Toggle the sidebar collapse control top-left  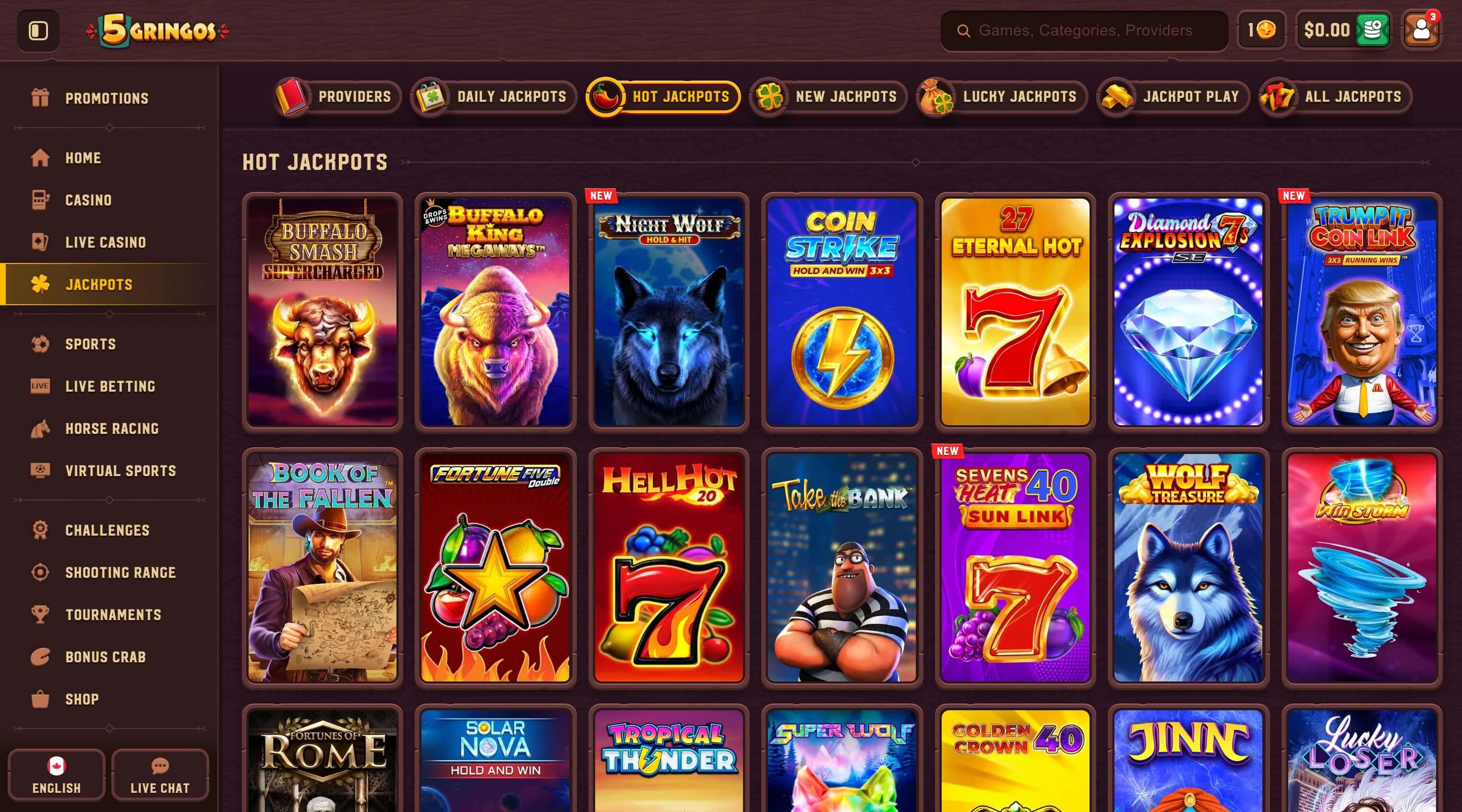click(x=37, y=30)
